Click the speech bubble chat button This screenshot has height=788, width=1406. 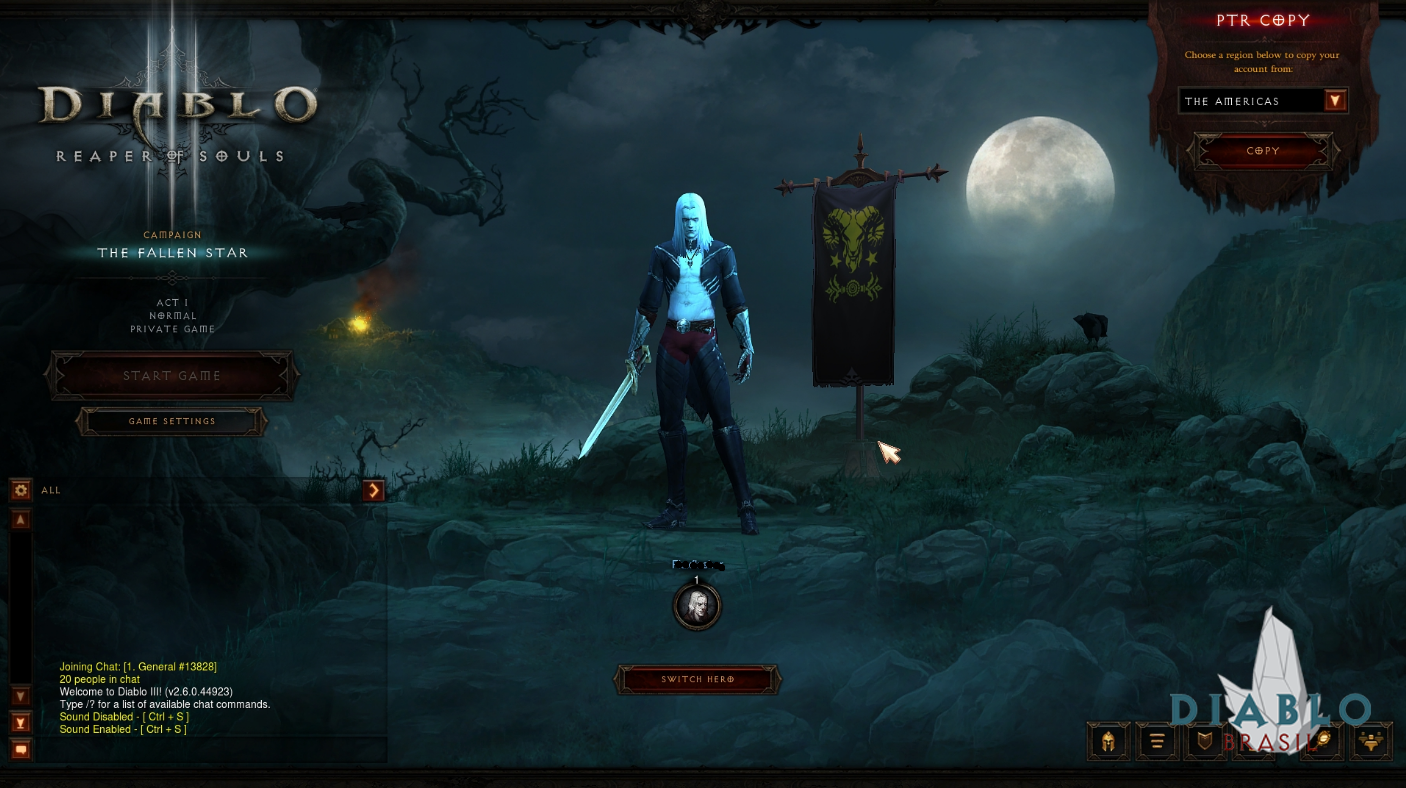point(20,748)
